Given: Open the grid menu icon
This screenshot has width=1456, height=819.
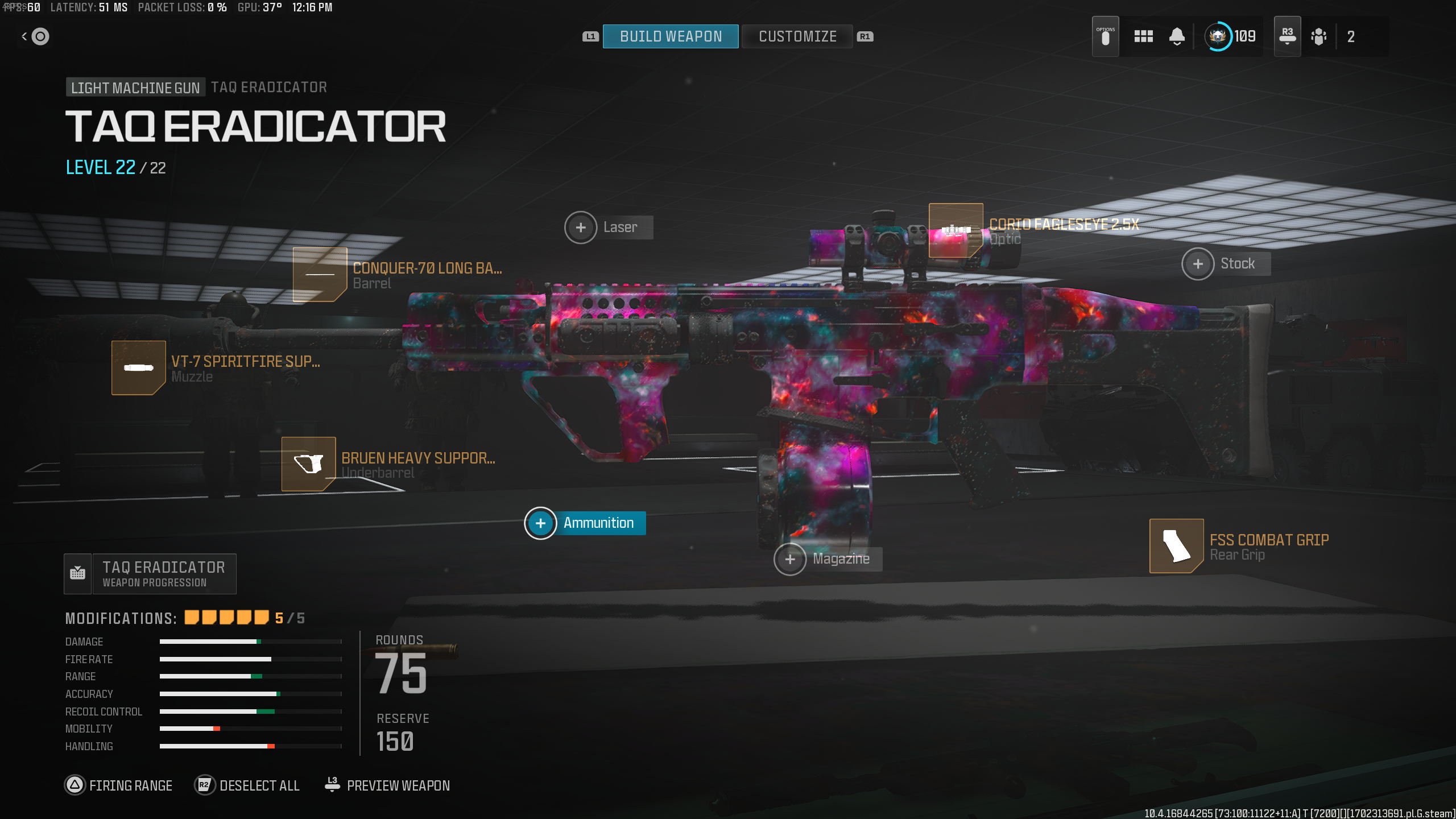Looking at the screenshot, I should point(1143,36).
